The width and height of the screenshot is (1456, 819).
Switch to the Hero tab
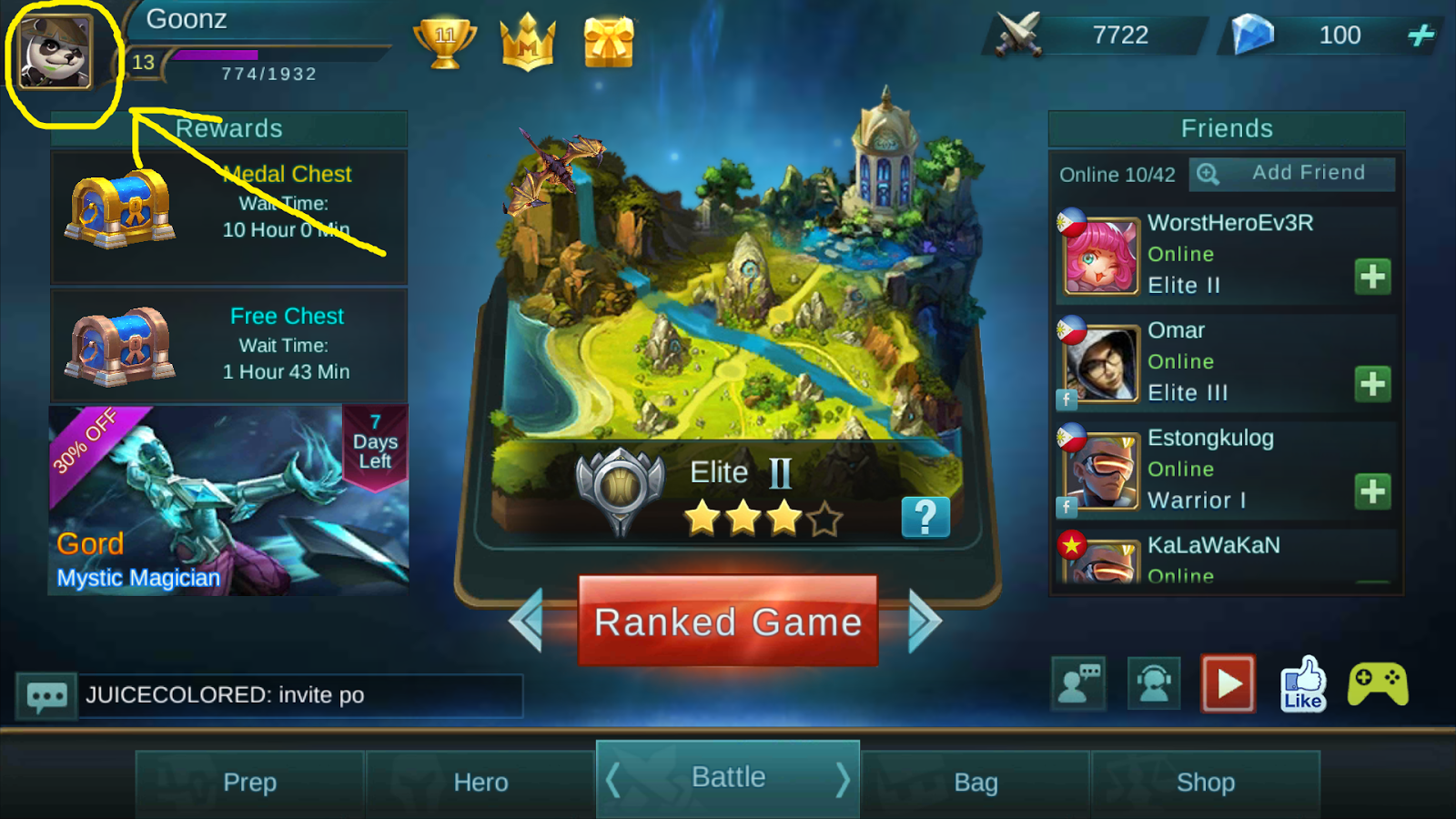[480, 782]
